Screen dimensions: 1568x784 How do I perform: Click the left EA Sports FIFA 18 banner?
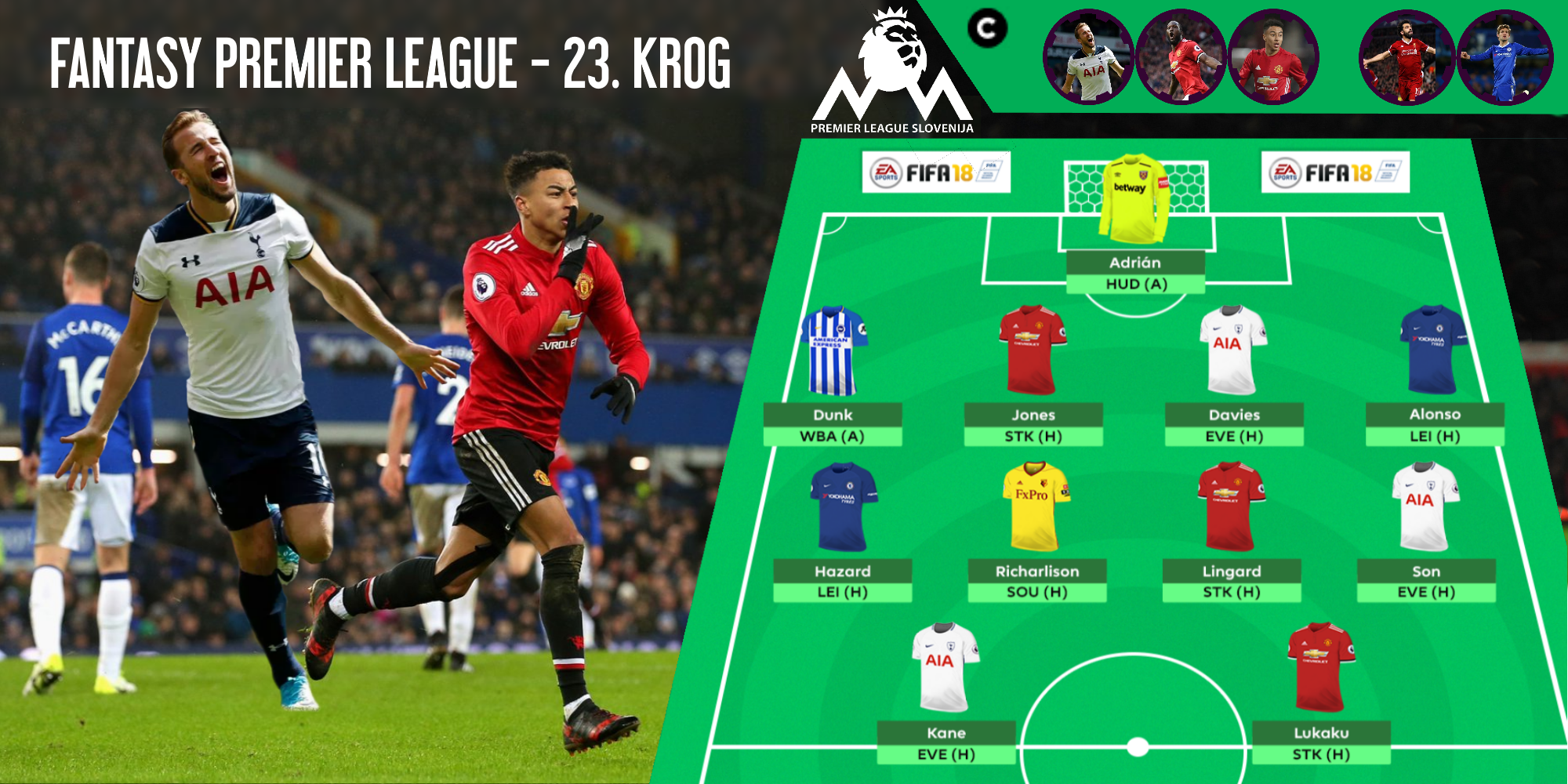(x=937, y=172)
